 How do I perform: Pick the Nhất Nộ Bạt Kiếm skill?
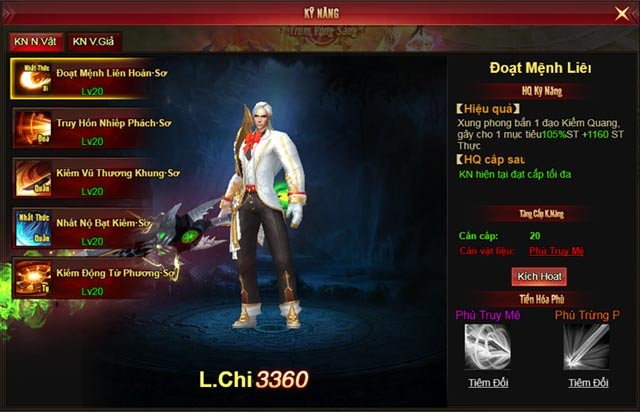click(94, 227)
